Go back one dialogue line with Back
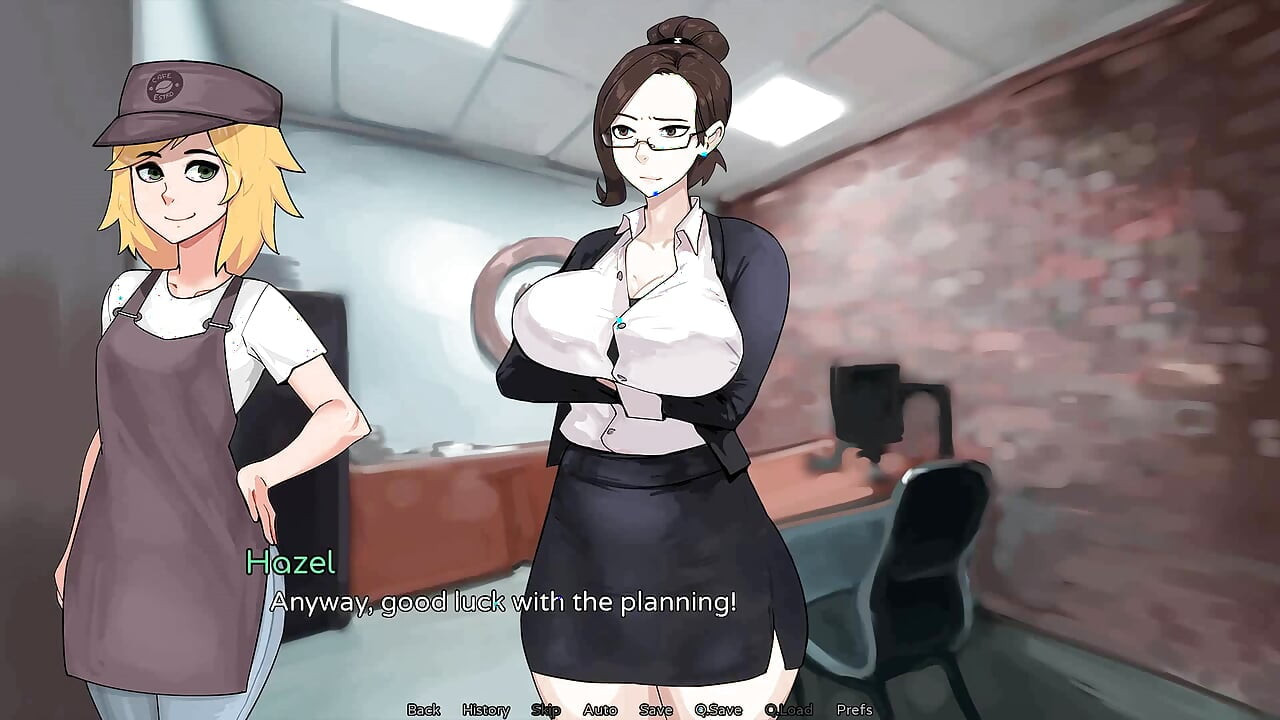Screen dimensions: 1280x720 [422, 711]
